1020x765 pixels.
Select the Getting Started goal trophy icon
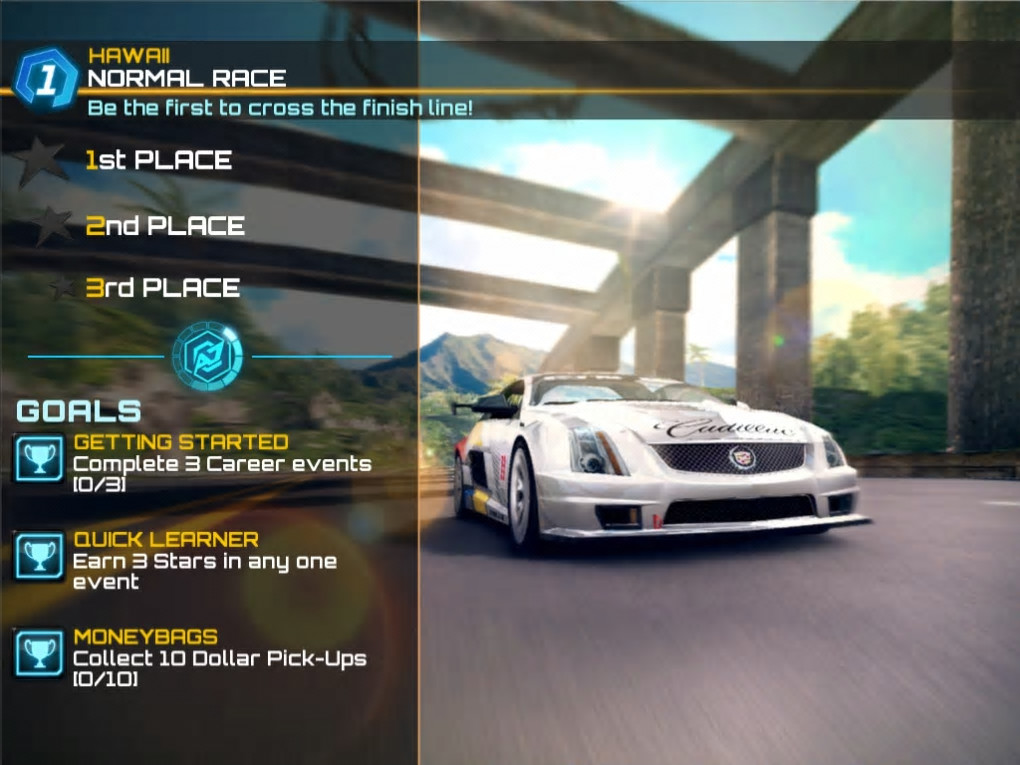click(x=40, y=459)
